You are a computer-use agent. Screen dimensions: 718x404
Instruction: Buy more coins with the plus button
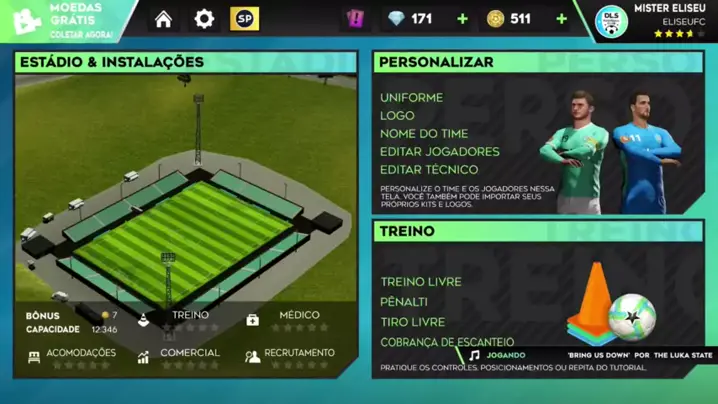click(561, 19)
